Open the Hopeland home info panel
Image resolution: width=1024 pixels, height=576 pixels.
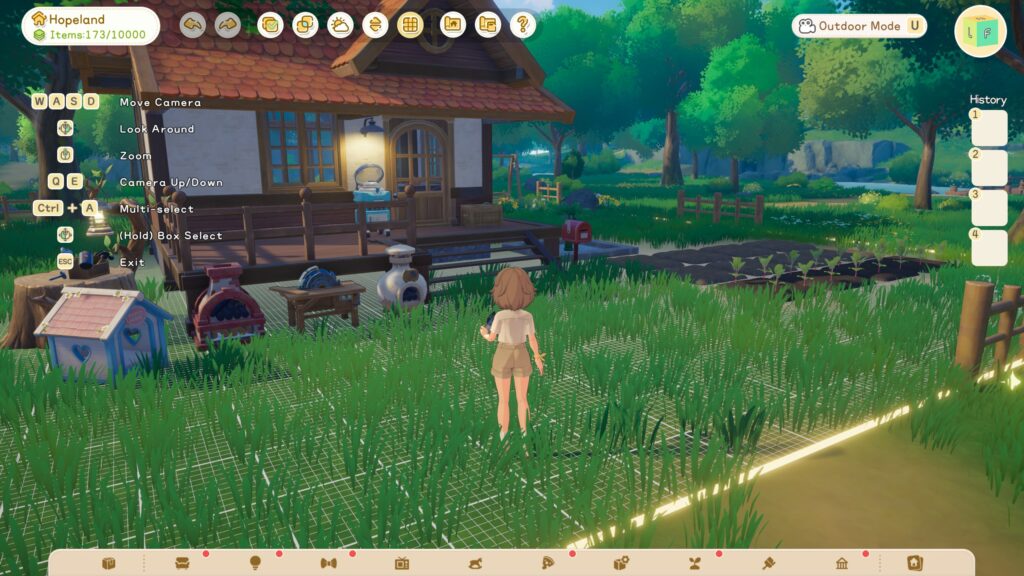[91, 26]
